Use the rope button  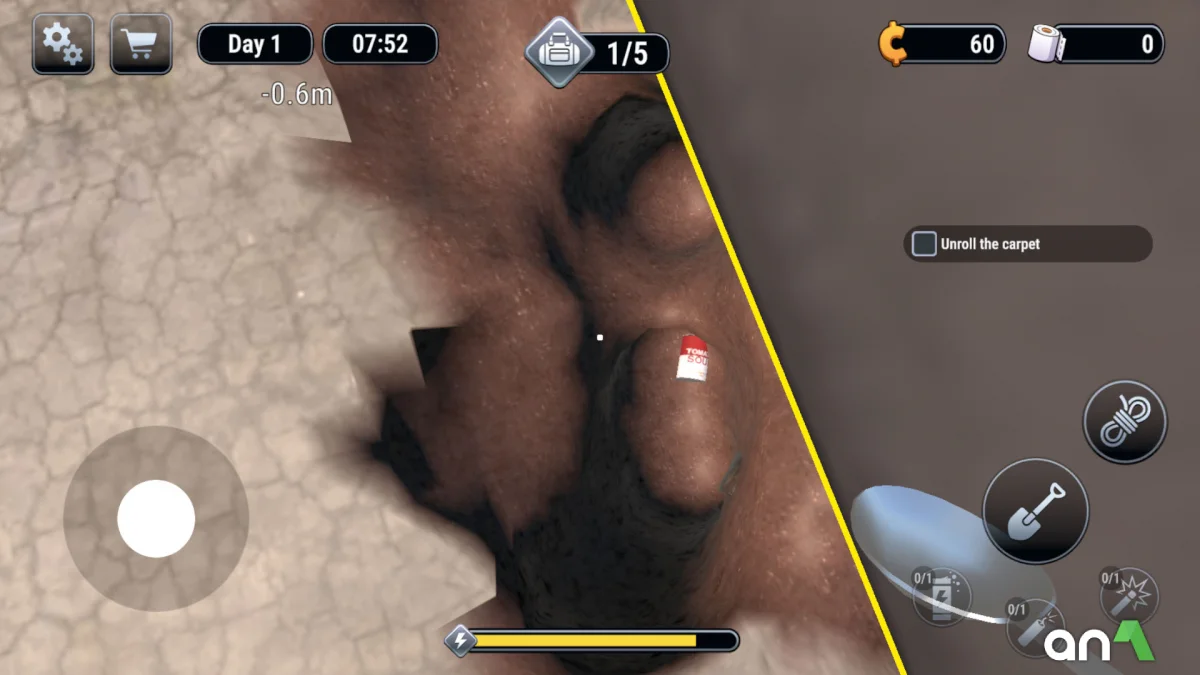coord(1125,422)
